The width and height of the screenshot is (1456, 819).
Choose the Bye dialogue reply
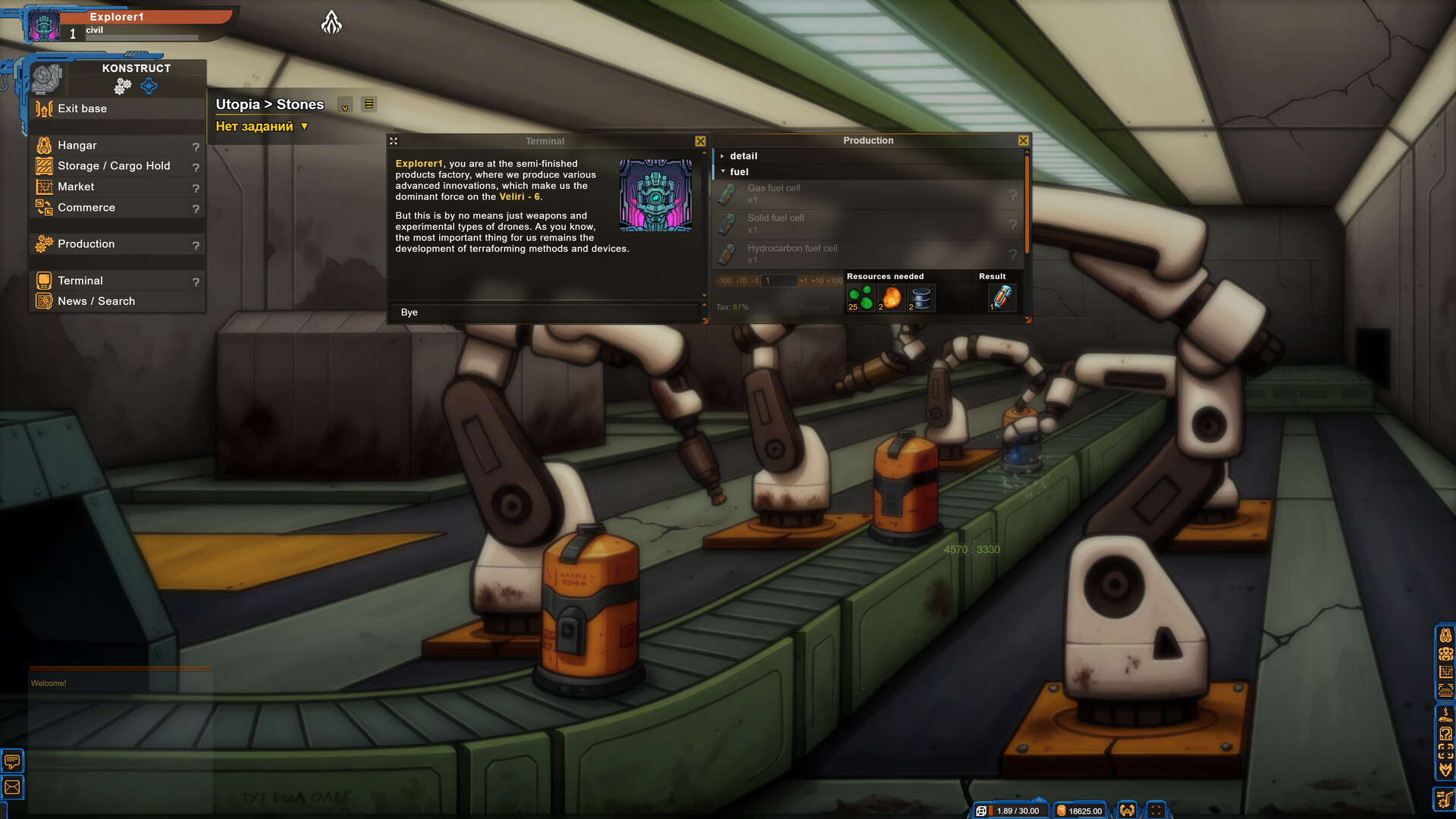[409, 312]
